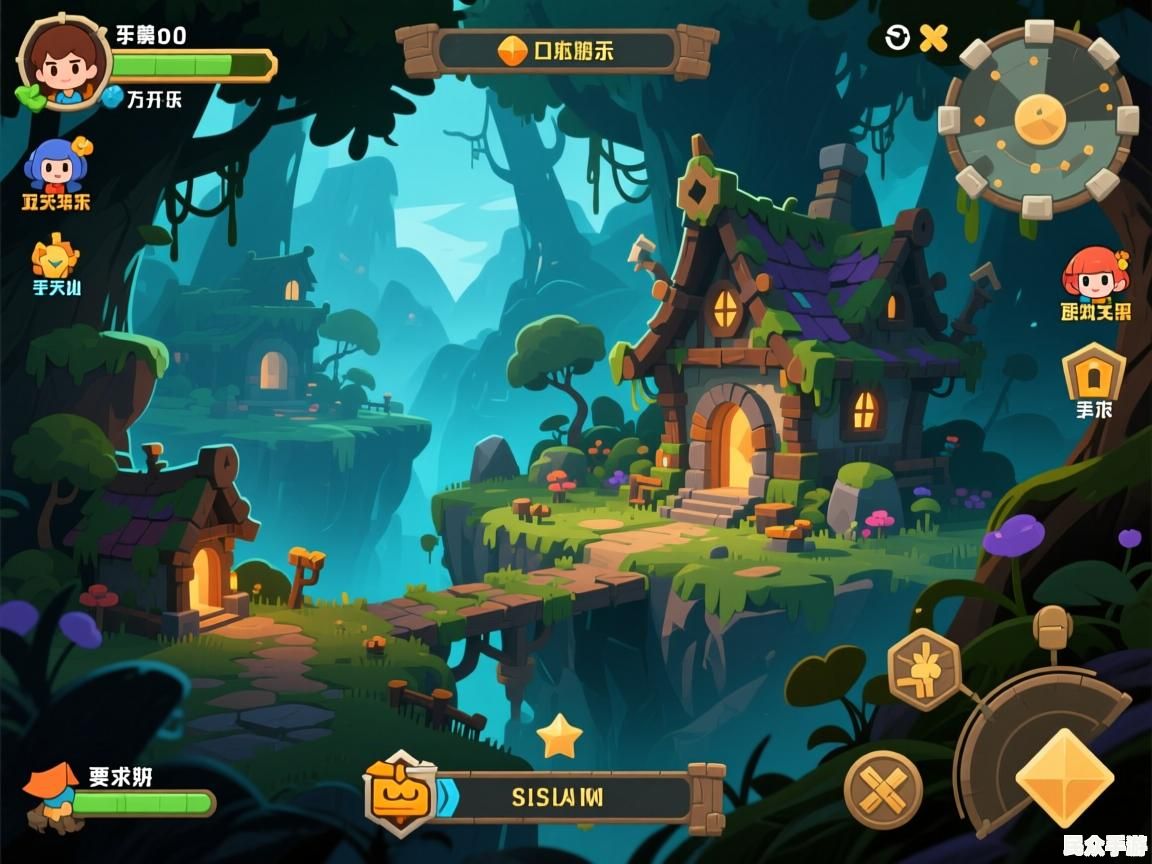This screenshot has height=864, width=1152.
Task: Tap the round crossed-tools action button
Action: point(882,789)
